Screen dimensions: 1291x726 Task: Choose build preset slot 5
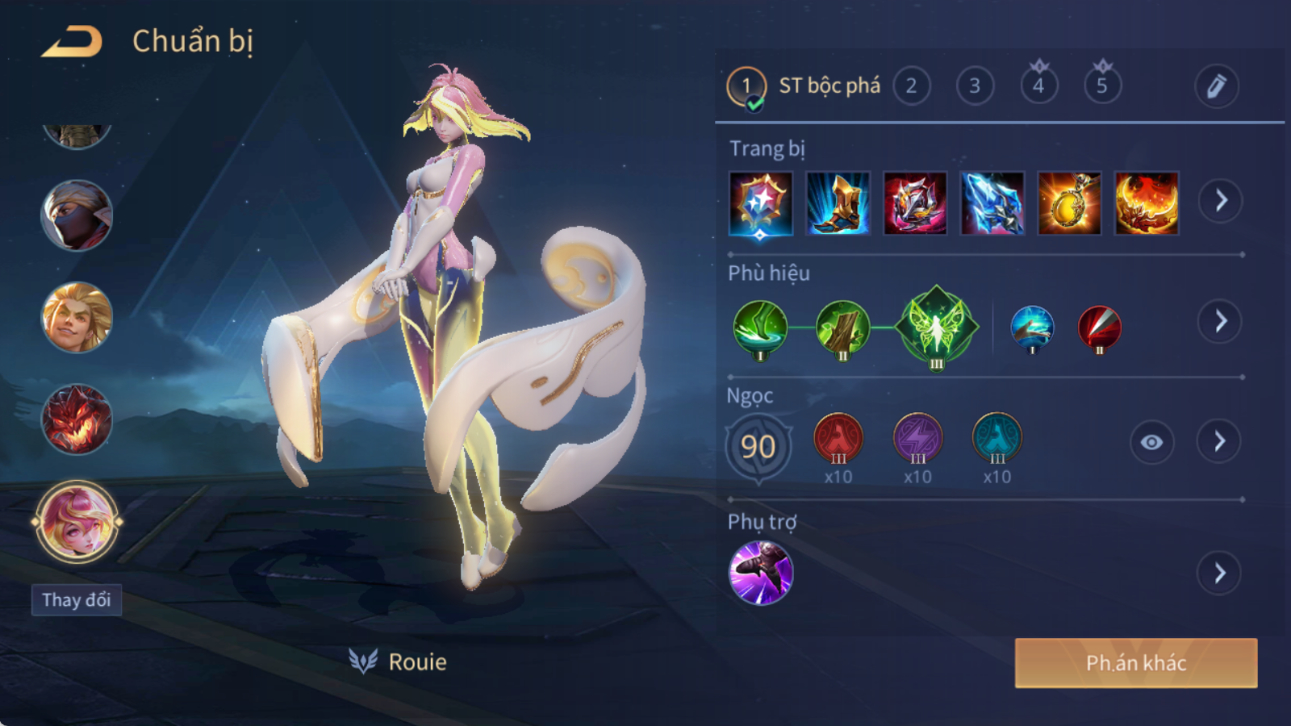coord(1102,86)
